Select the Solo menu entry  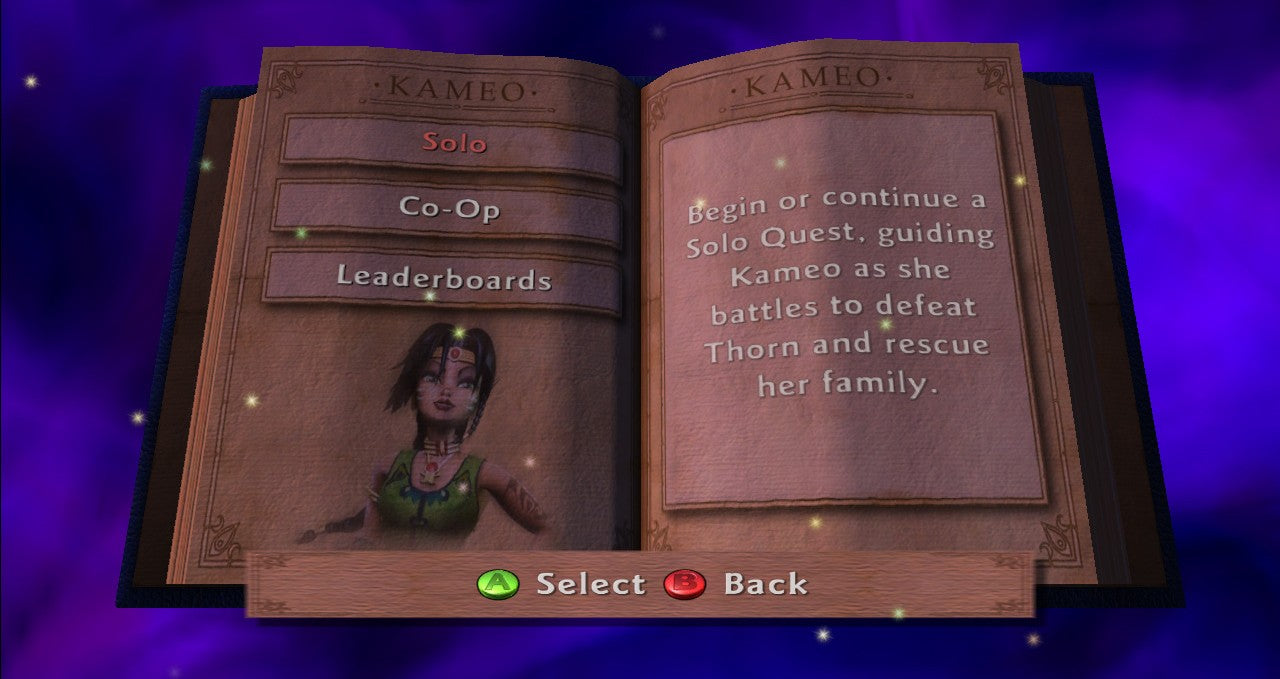click(x=453, y=142)
